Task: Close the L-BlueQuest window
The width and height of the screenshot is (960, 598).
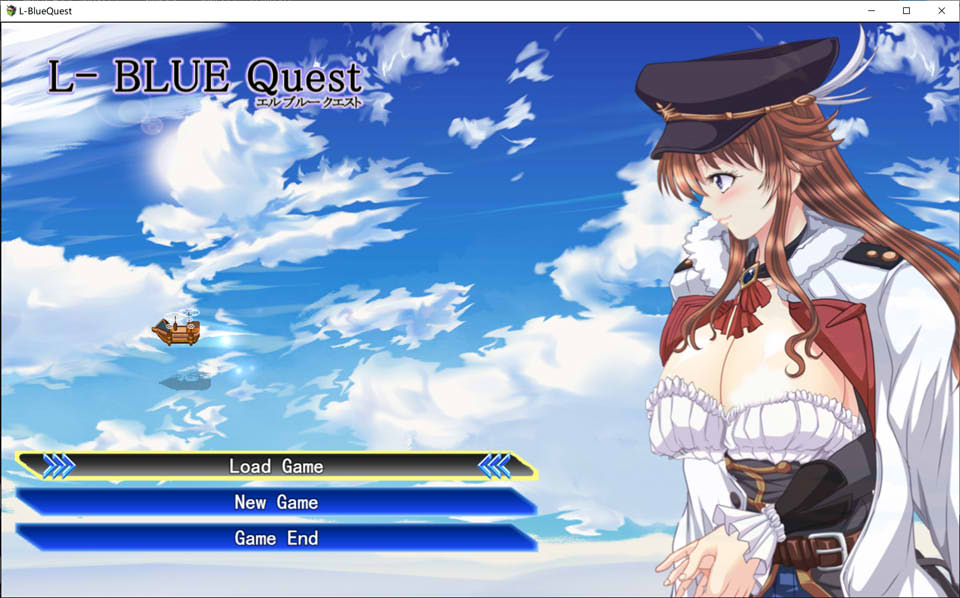Action: click(x=939, y=10)
